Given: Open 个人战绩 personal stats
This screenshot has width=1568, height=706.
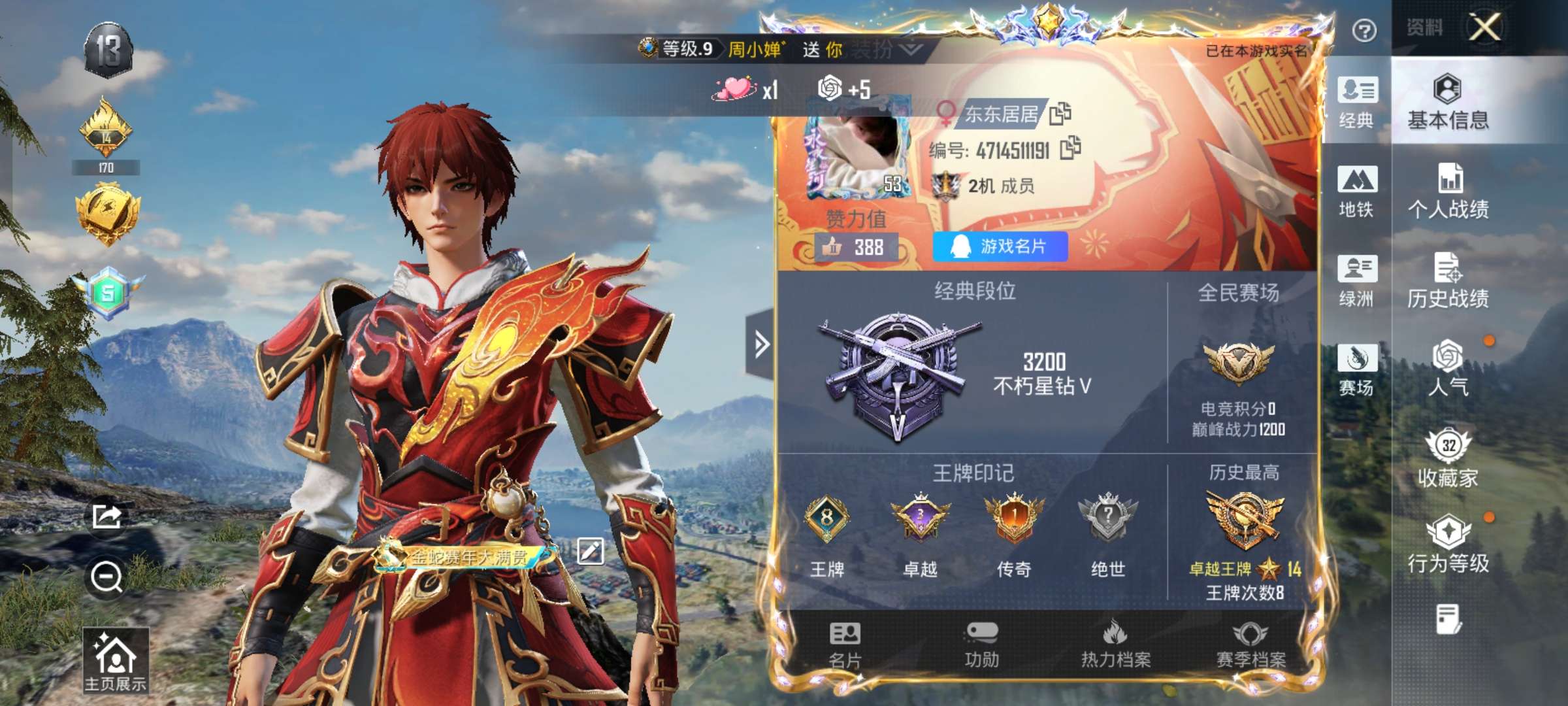Looking at the screenshot, I should tap(1448, 191).
